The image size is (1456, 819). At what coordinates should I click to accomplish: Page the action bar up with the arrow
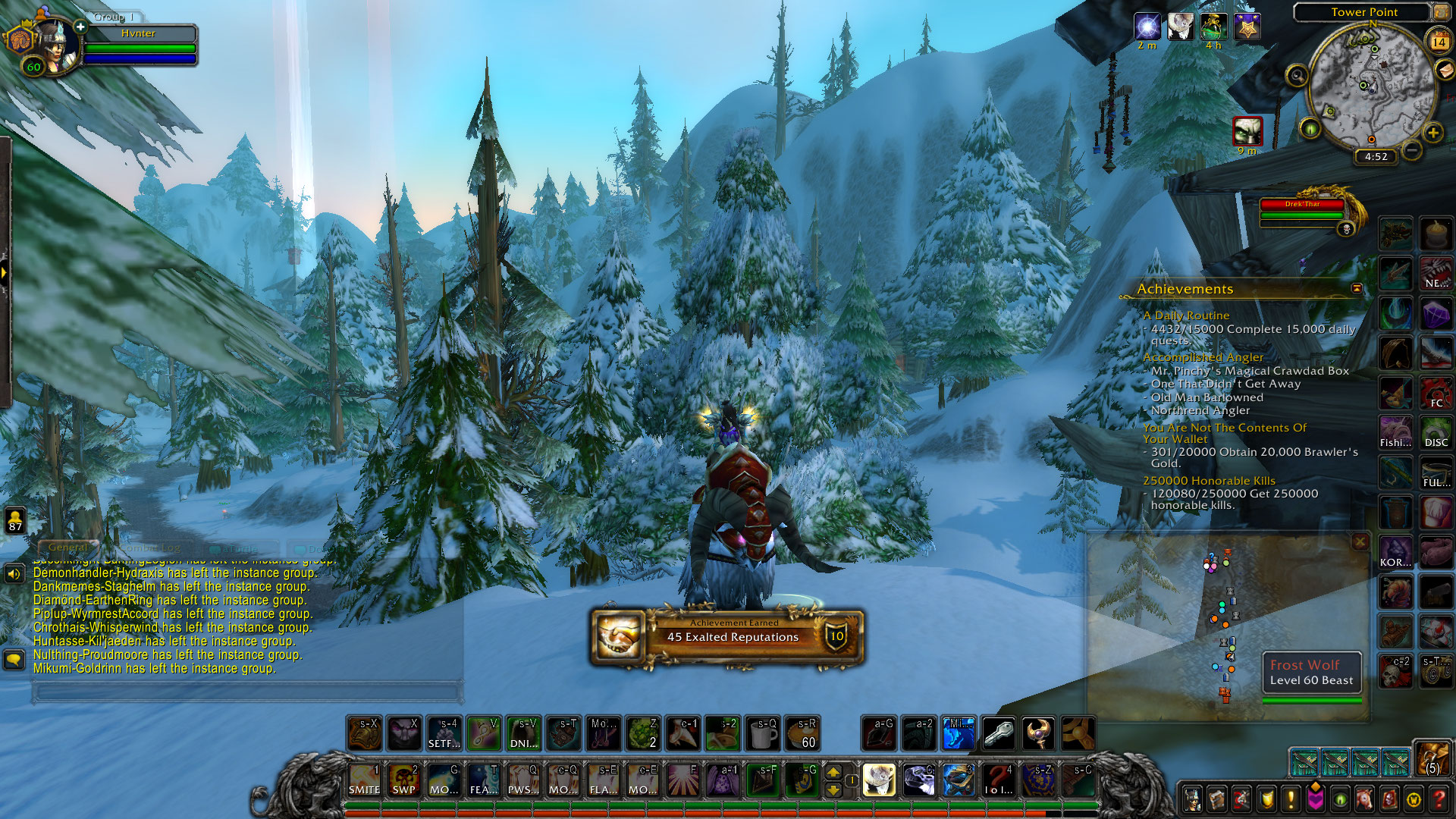pyautogui.click(x=833, y=772)
